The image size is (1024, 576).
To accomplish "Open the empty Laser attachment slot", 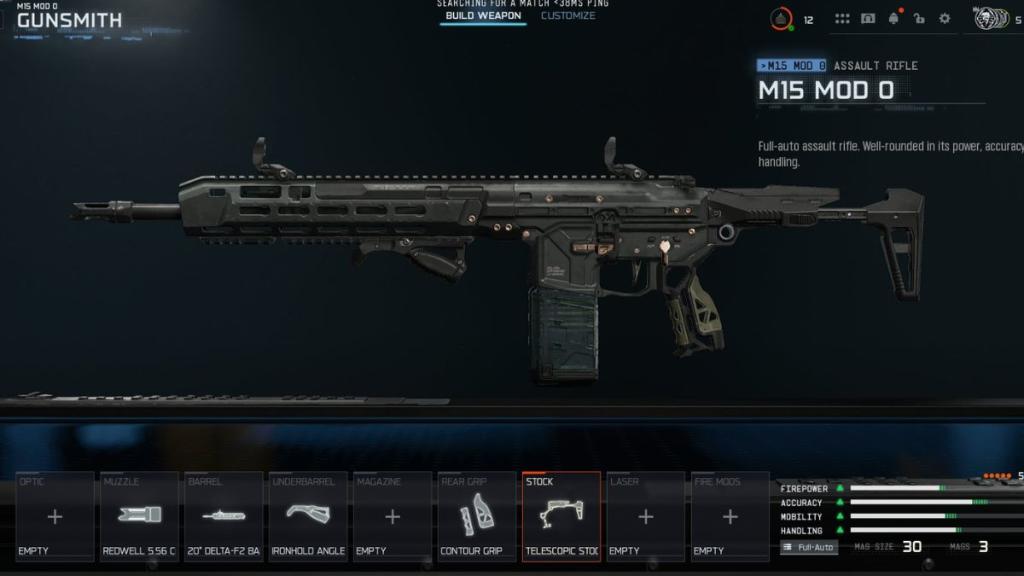I will [645, 516].
